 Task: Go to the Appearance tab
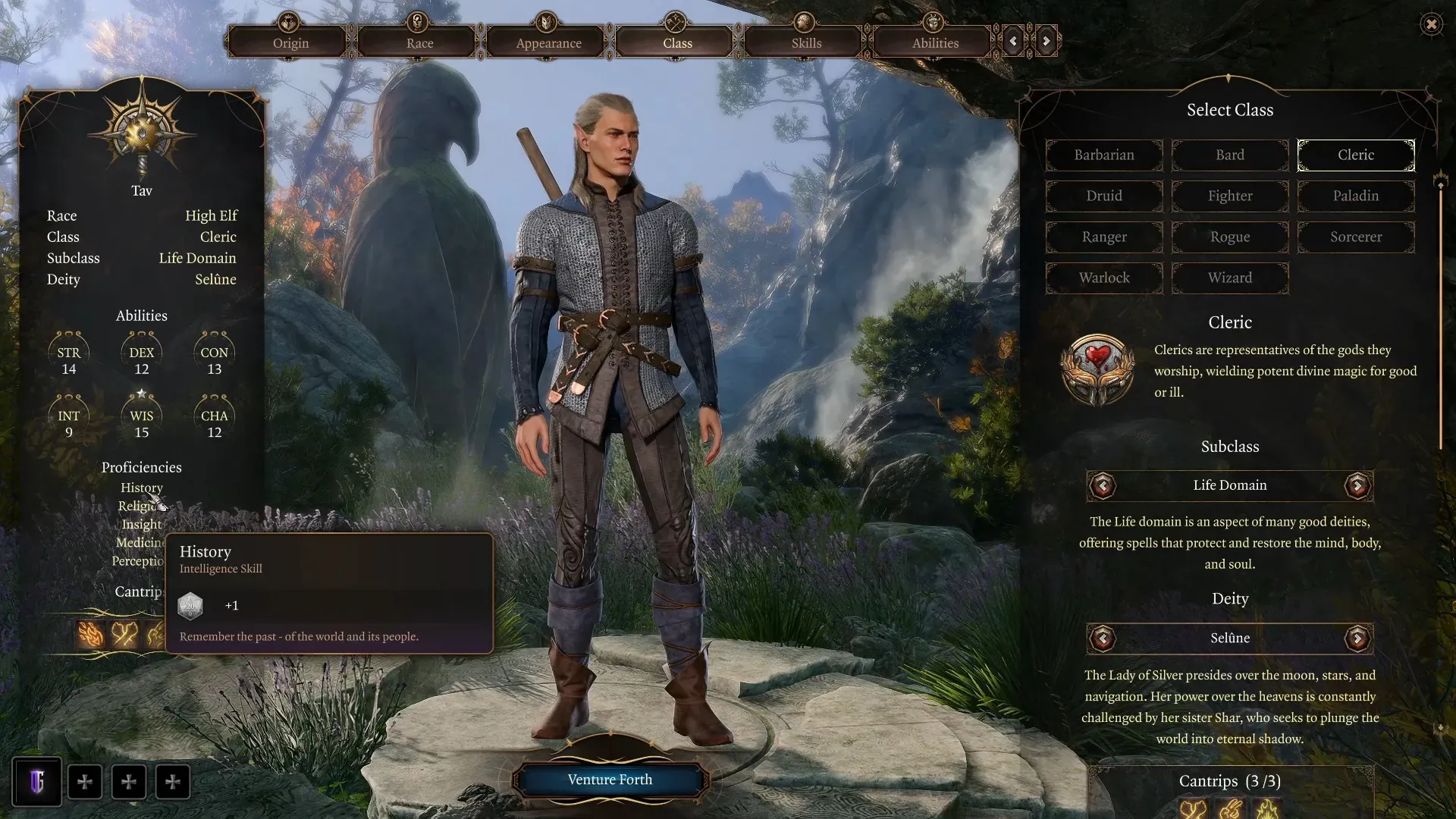click(548, 42)
